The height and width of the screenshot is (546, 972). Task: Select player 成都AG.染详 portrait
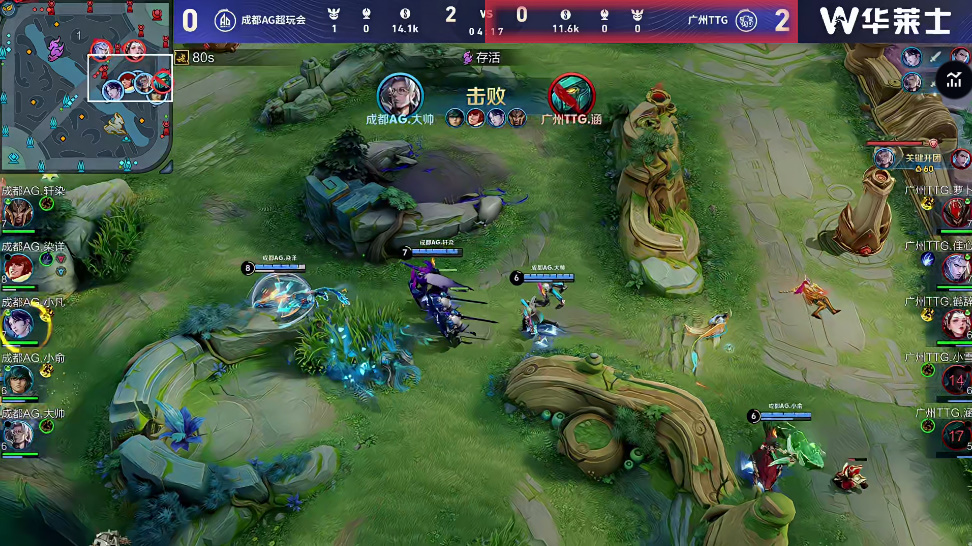[17, 268]
